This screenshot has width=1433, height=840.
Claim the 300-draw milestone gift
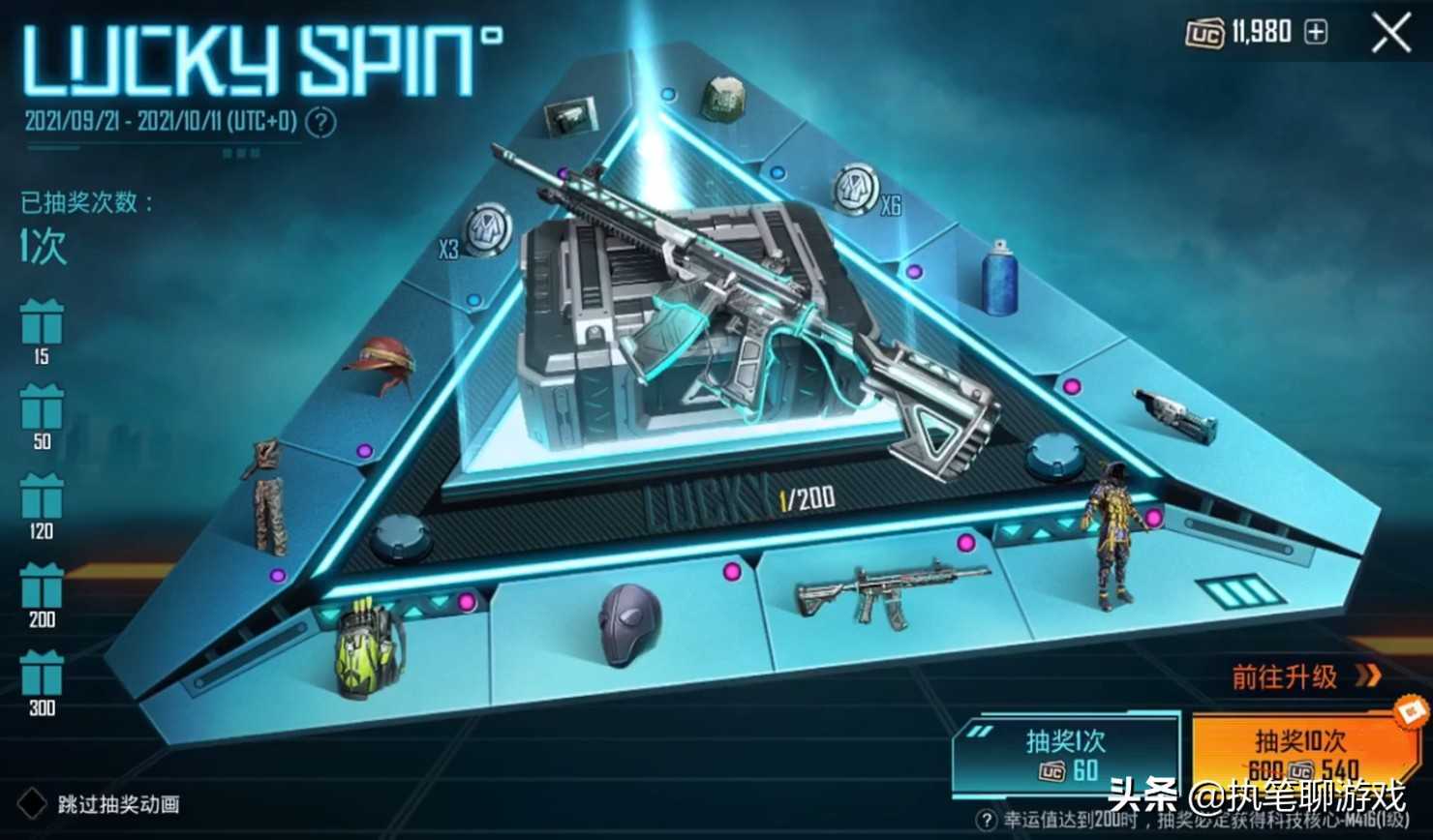(x=42, y=675)
